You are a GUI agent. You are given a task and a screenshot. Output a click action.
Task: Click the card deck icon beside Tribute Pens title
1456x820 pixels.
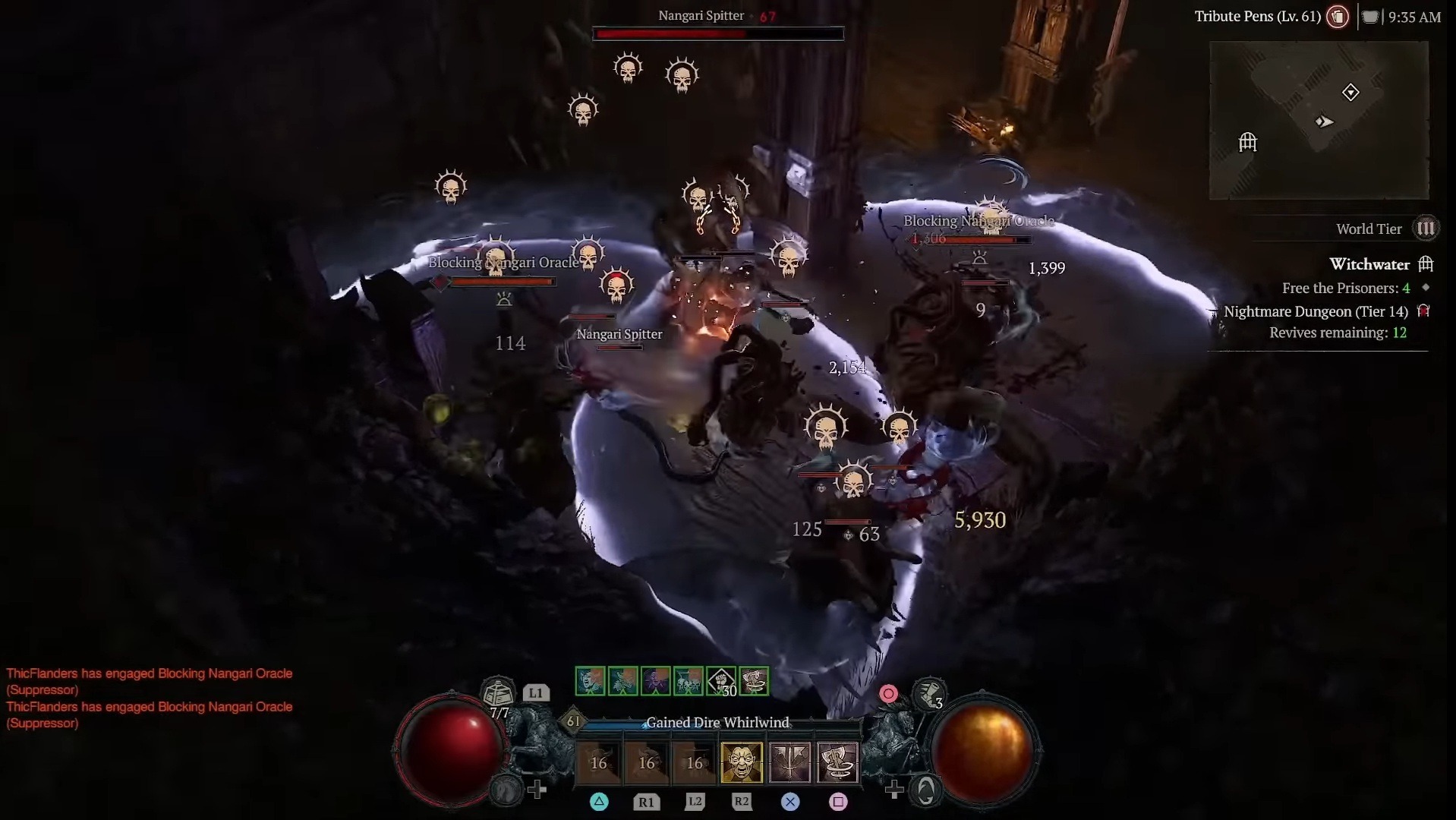click(1338, 17)
